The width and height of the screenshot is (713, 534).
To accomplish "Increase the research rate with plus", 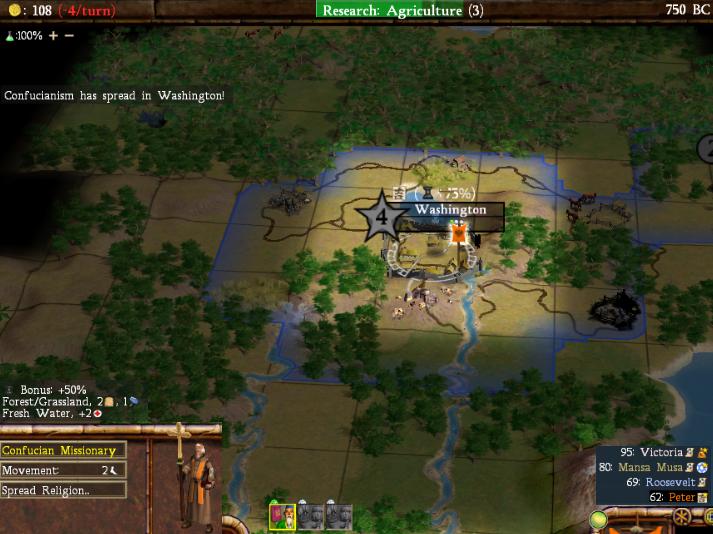I will click(54, 35).
